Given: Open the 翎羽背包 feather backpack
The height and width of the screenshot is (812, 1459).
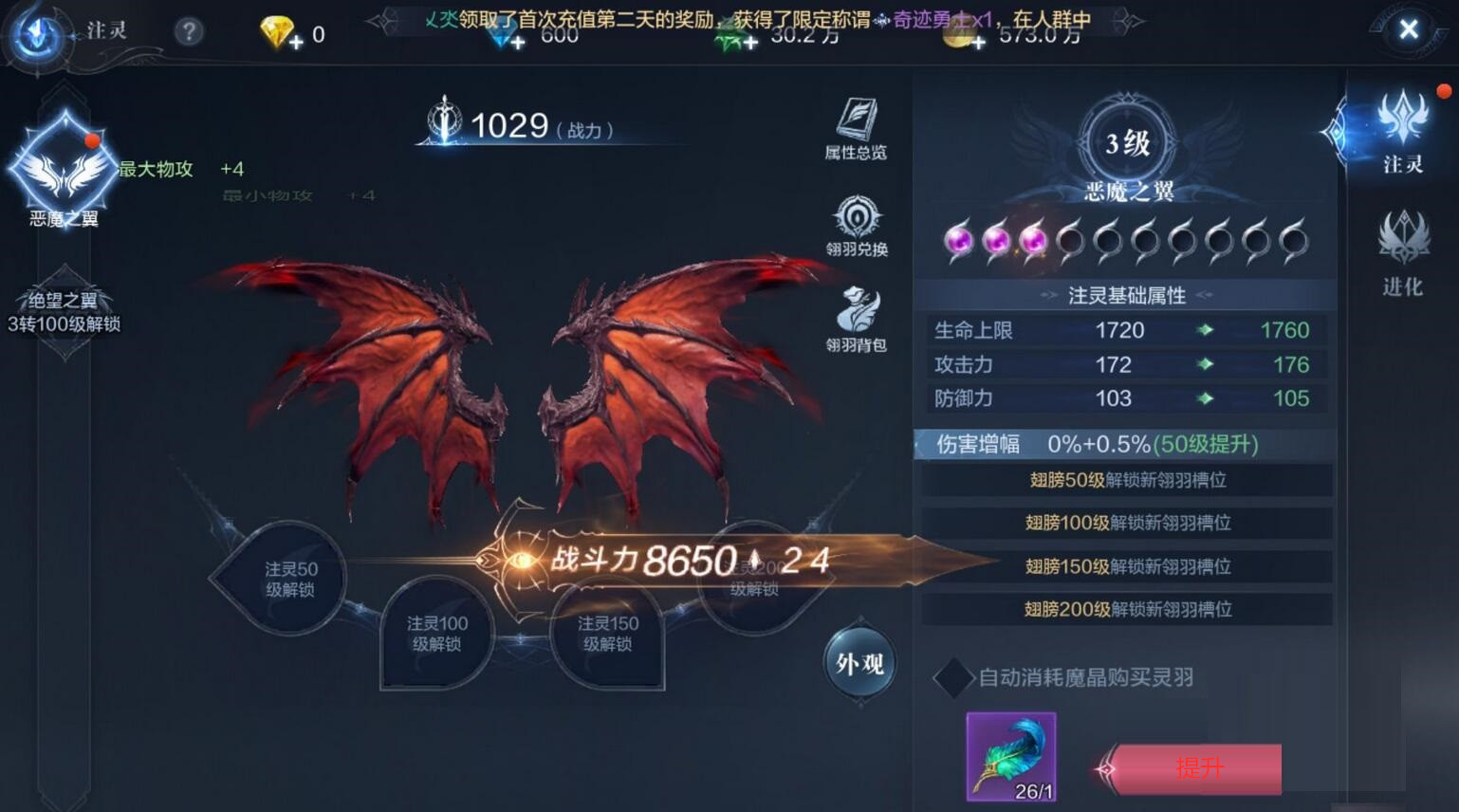Looking at the screenshot, I should 859,316.
